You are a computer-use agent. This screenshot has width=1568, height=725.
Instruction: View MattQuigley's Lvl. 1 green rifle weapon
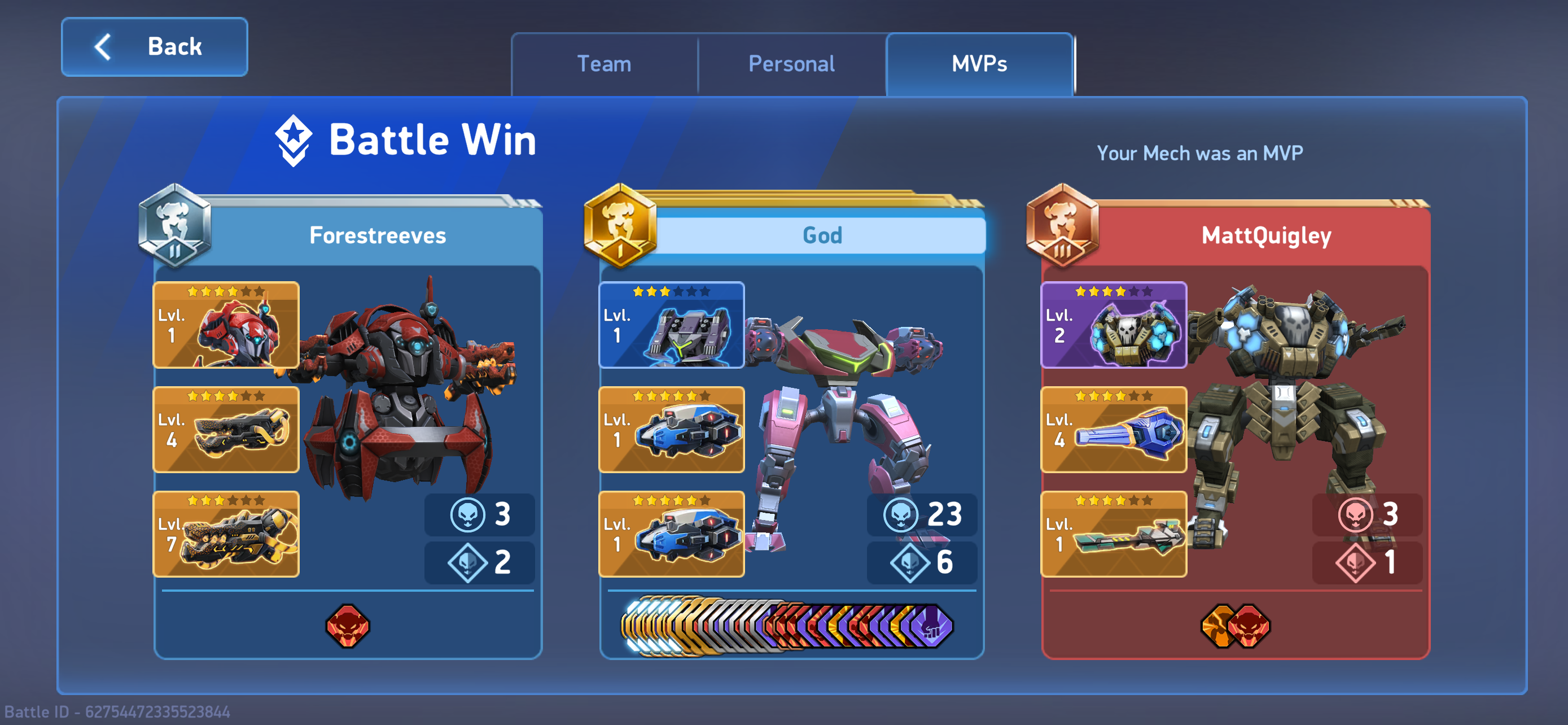coord(1113,534)
